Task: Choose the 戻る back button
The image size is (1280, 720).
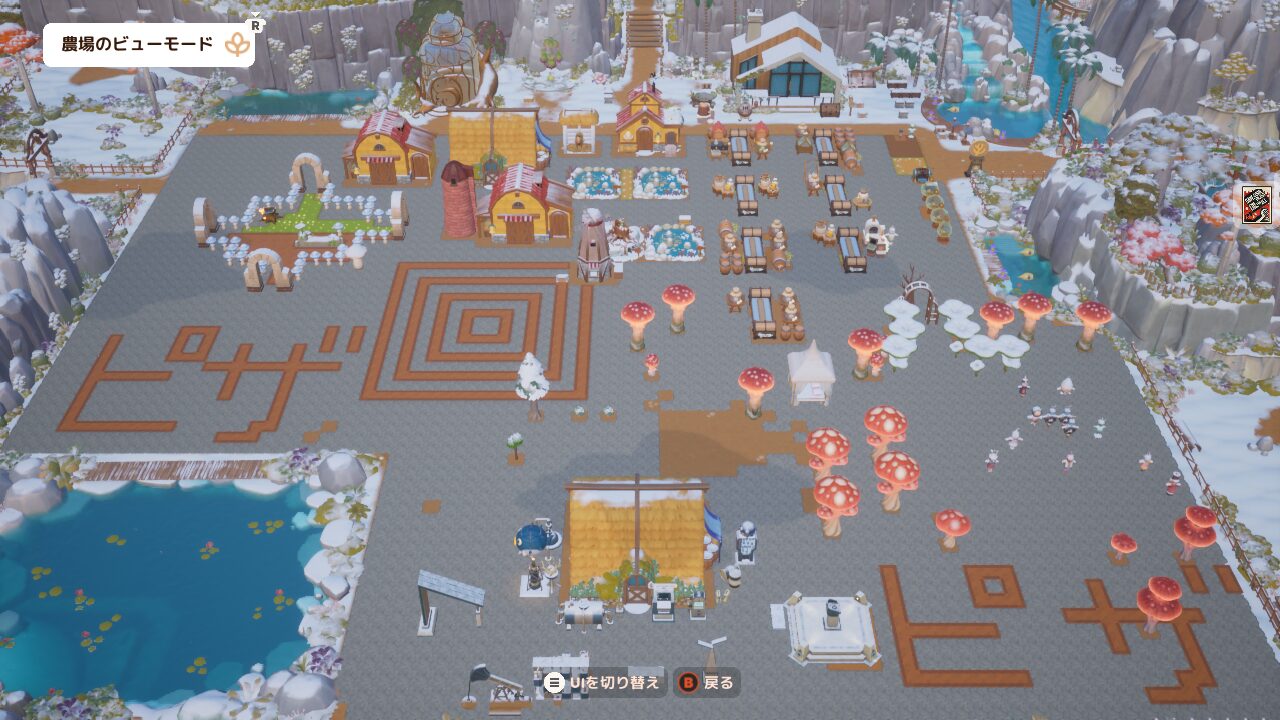Action: pos(707,683)
